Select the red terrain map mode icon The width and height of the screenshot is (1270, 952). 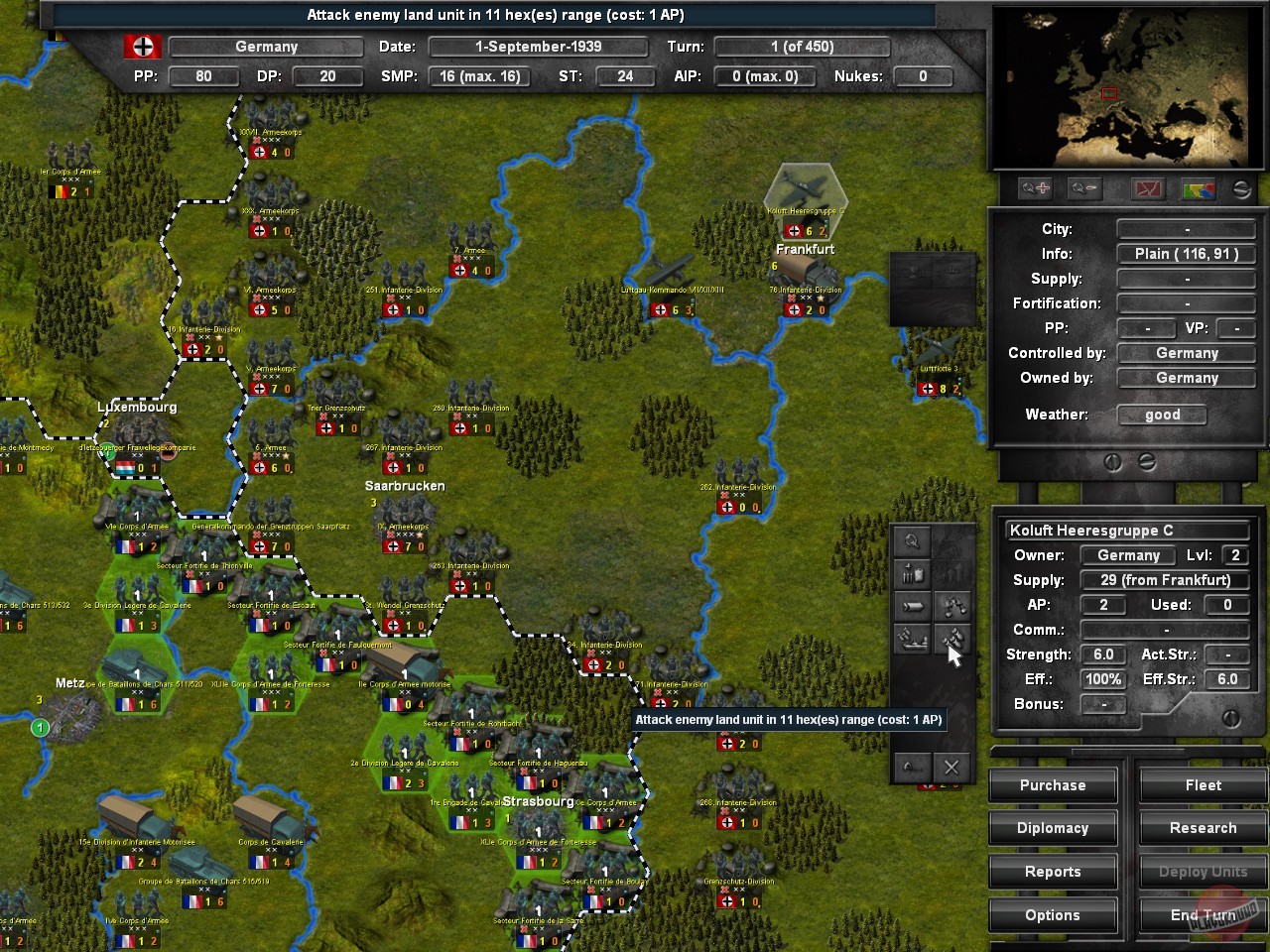coord(1147,188)
